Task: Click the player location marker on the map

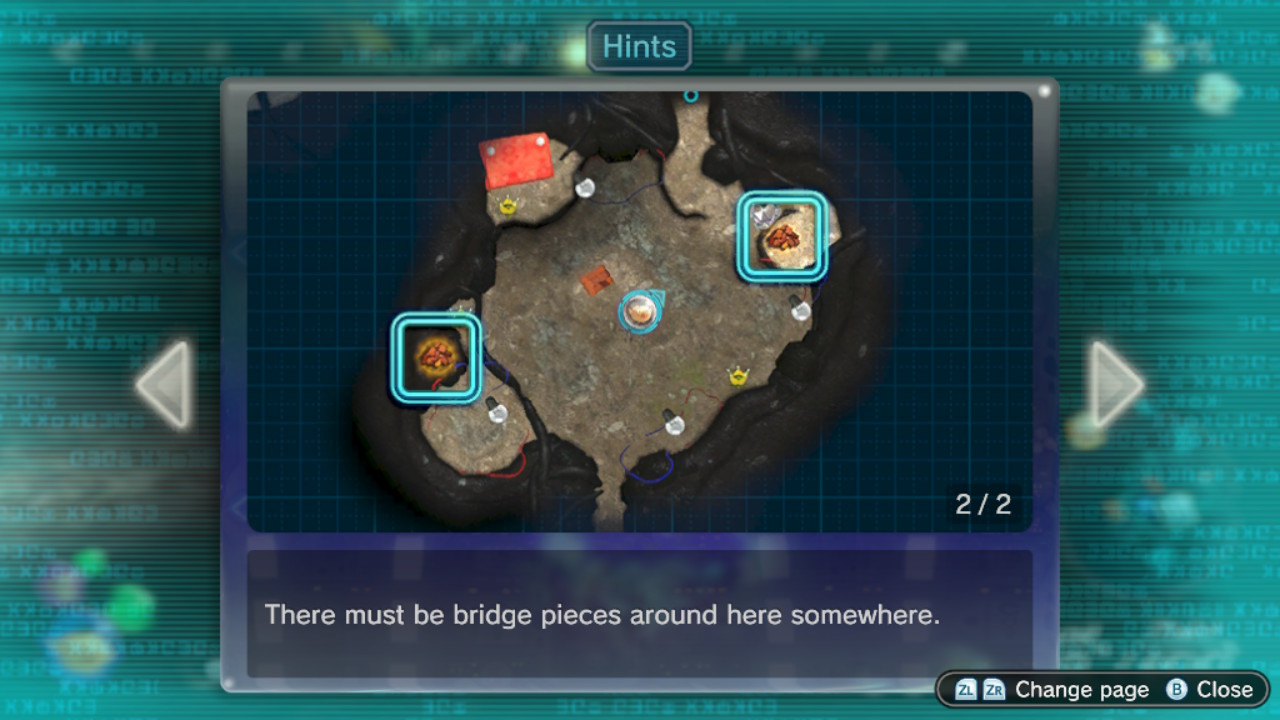Action: 640,311
